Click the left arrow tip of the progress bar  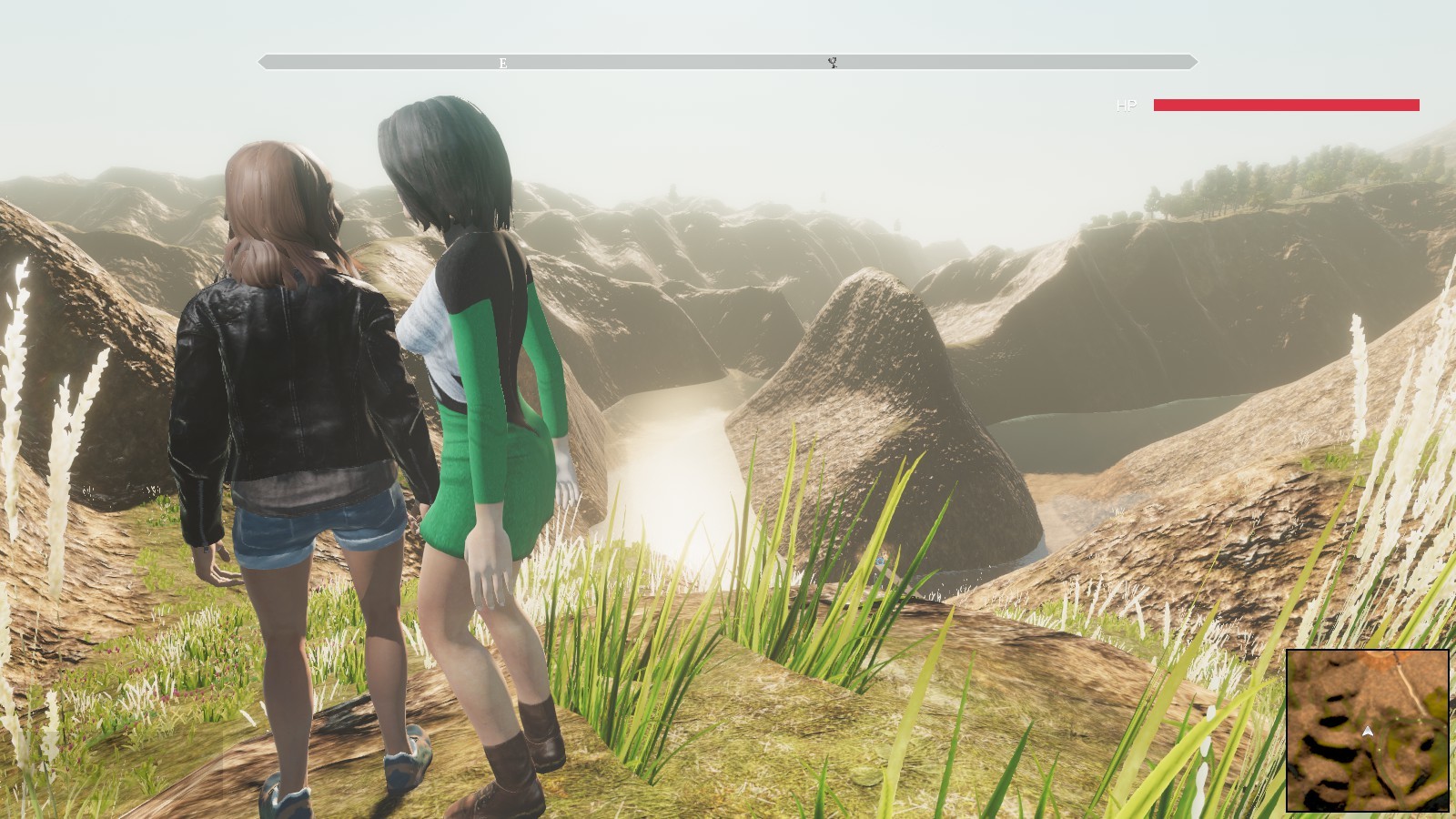261,62
